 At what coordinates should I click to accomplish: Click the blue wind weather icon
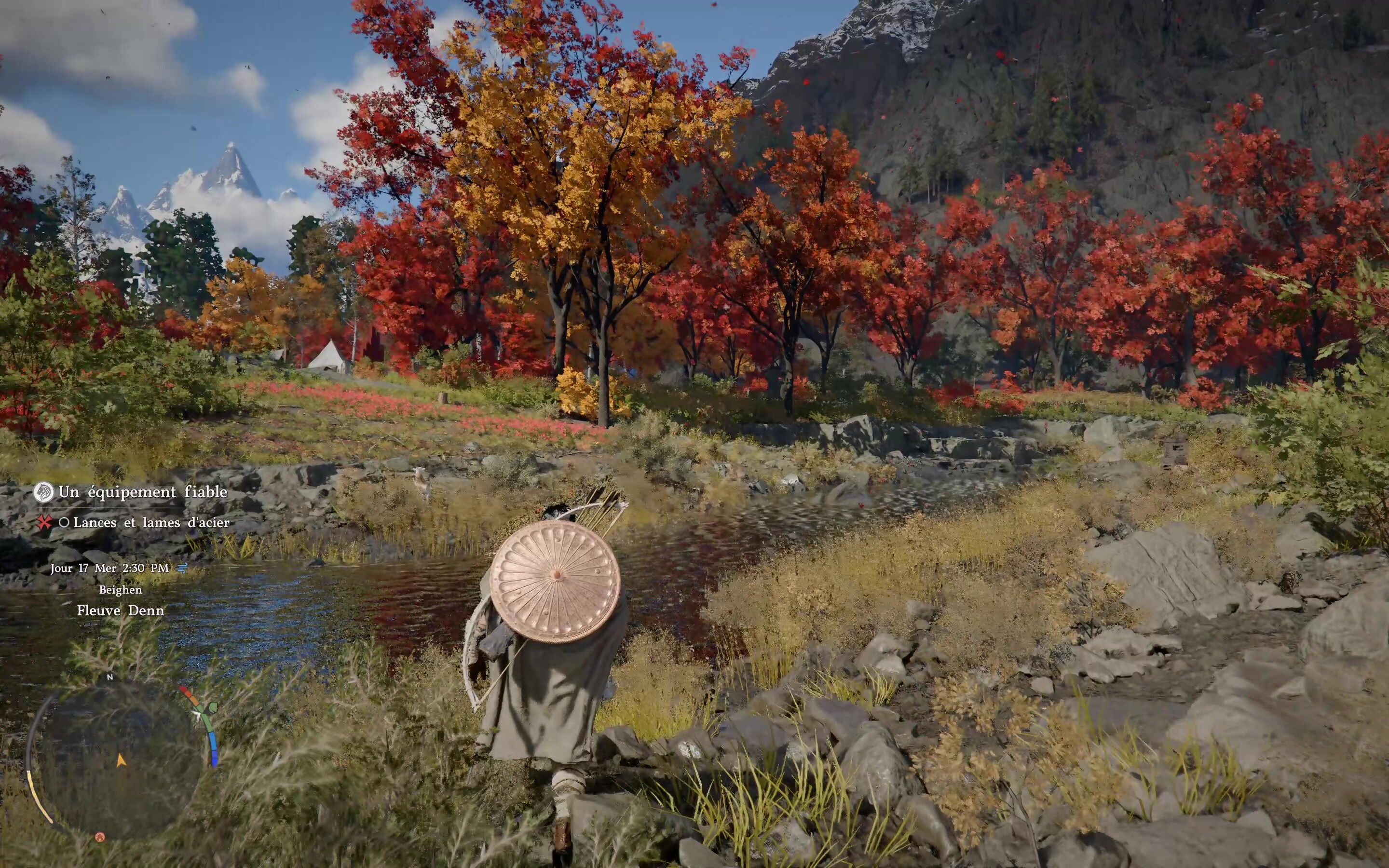[182, 568]
